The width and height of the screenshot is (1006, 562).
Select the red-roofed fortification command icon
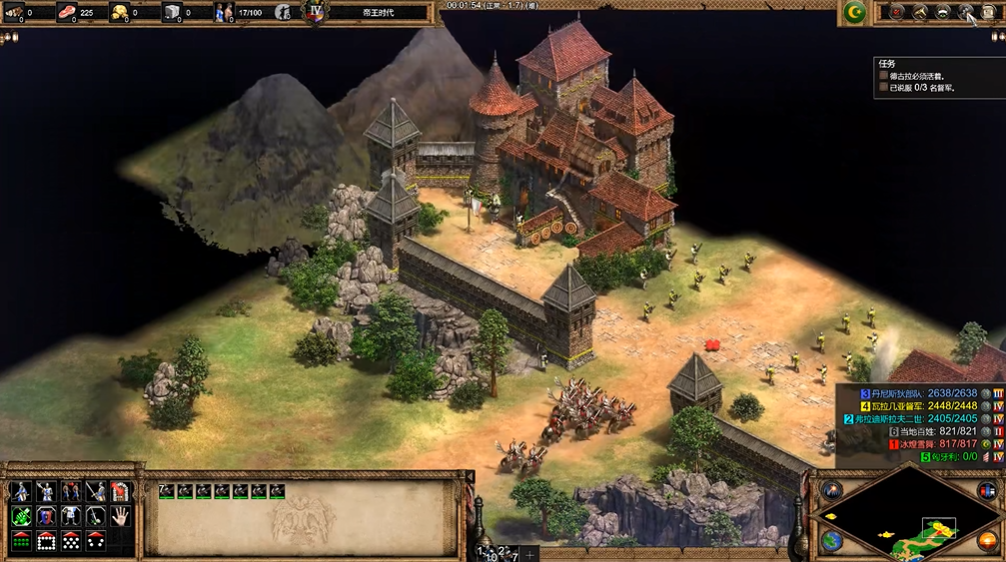point(121,491)
